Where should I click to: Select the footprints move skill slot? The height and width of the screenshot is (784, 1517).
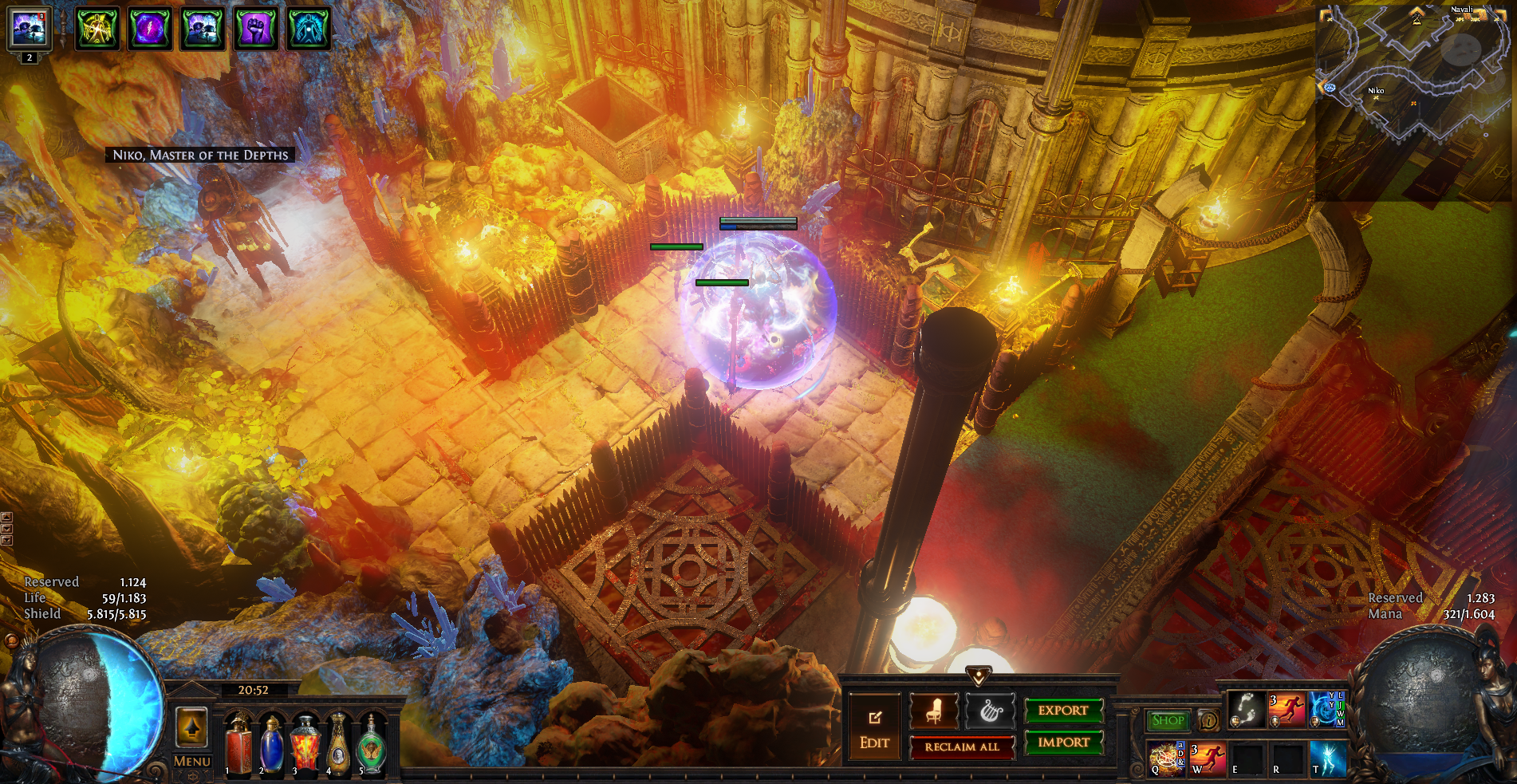[1247, 709]
